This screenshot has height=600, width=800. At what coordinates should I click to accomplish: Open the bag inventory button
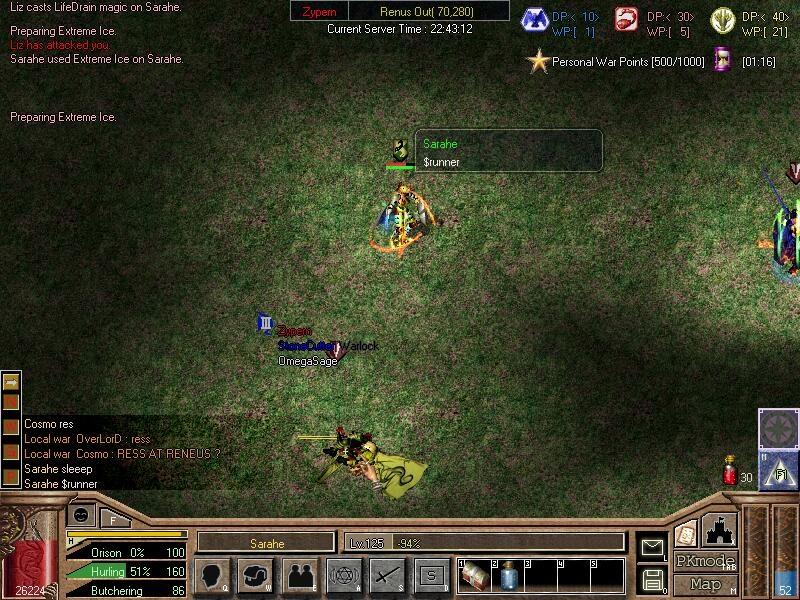[x=255, y=575]
